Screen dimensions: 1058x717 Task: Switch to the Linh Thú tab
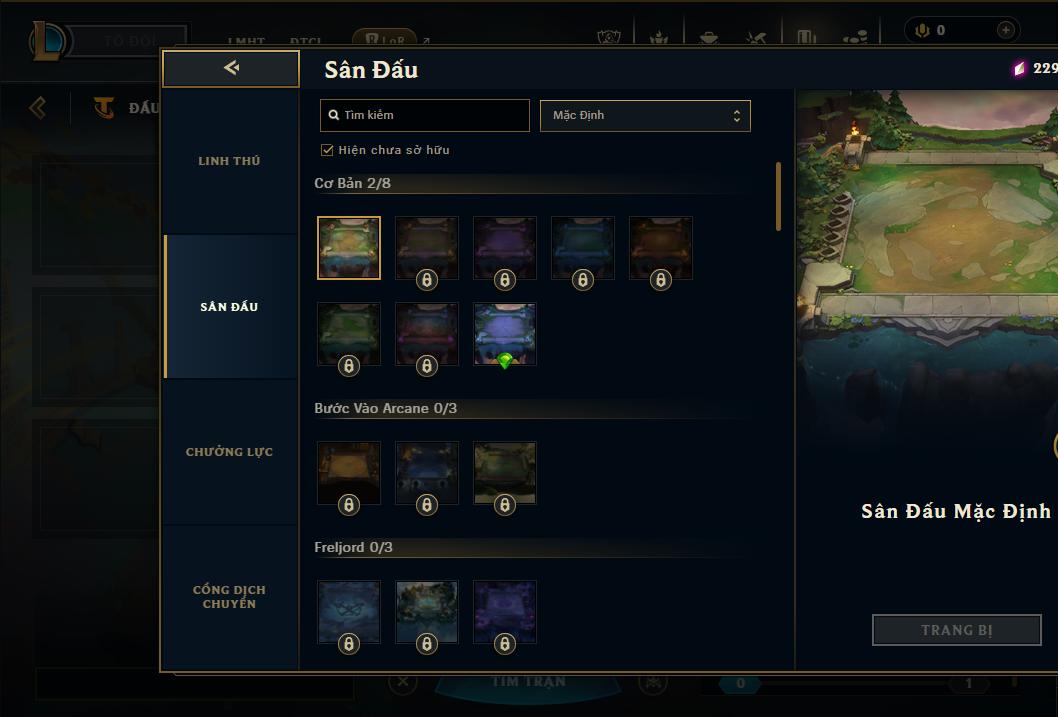point(229,161)
